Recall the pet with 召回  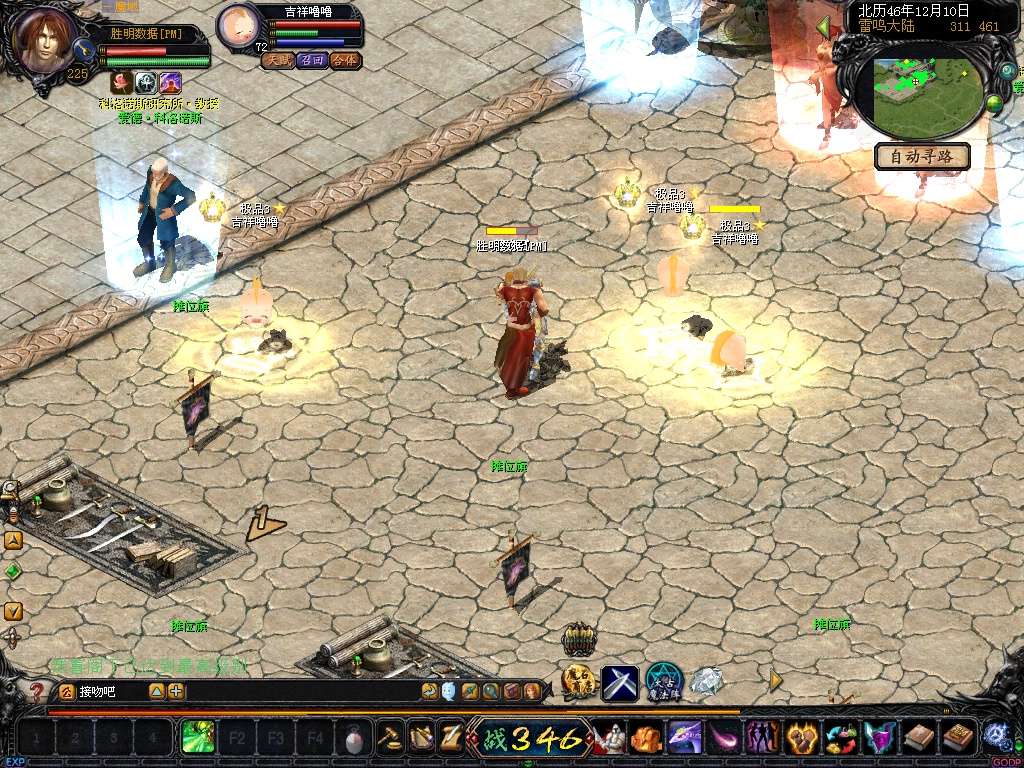[312, 60]
